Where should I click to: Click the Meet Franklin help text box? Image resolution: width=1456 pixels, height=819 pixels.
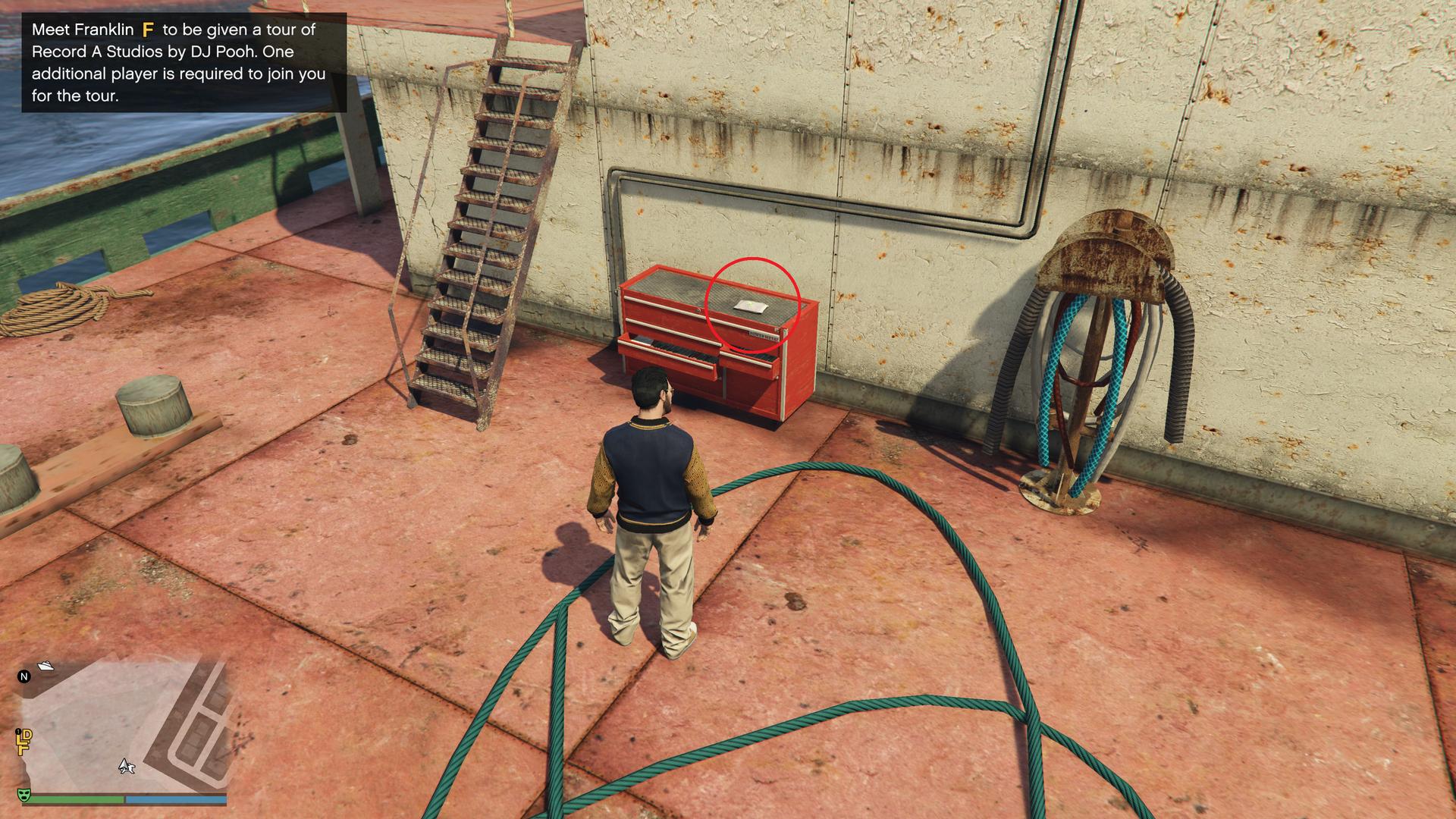(x=184, y=62)
